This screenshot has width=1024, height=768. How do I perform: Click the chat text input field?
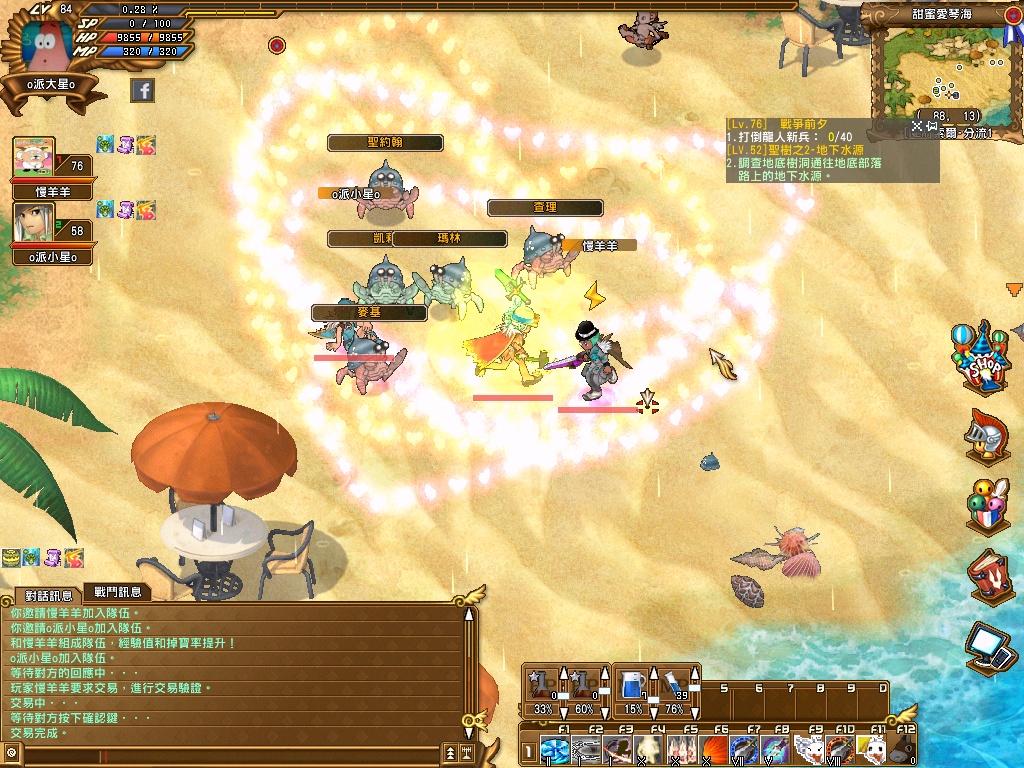point(230,752)
